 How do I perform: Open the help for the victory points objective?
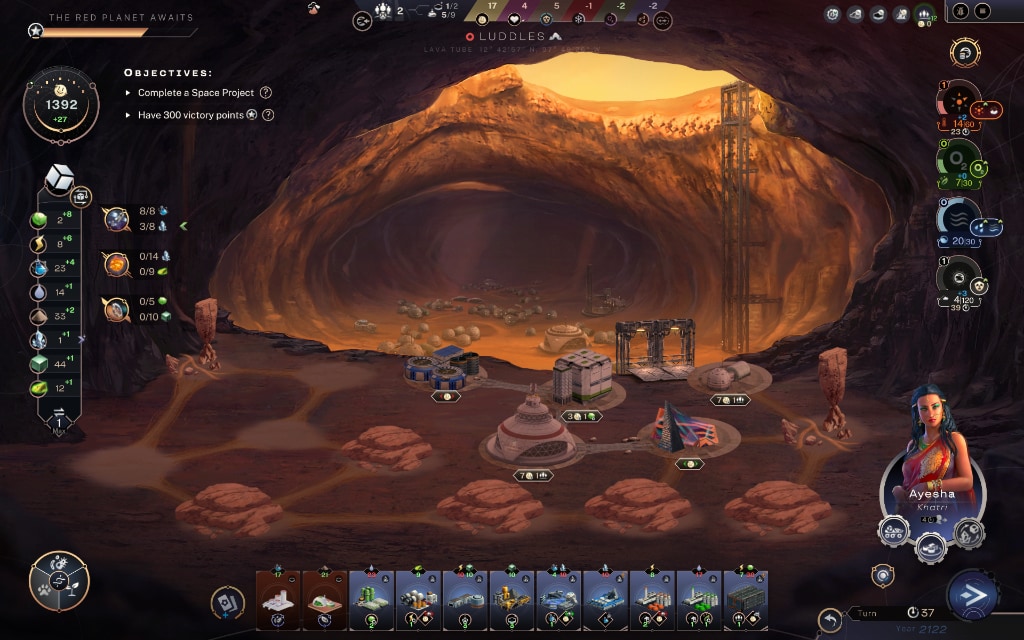(268, 115)
